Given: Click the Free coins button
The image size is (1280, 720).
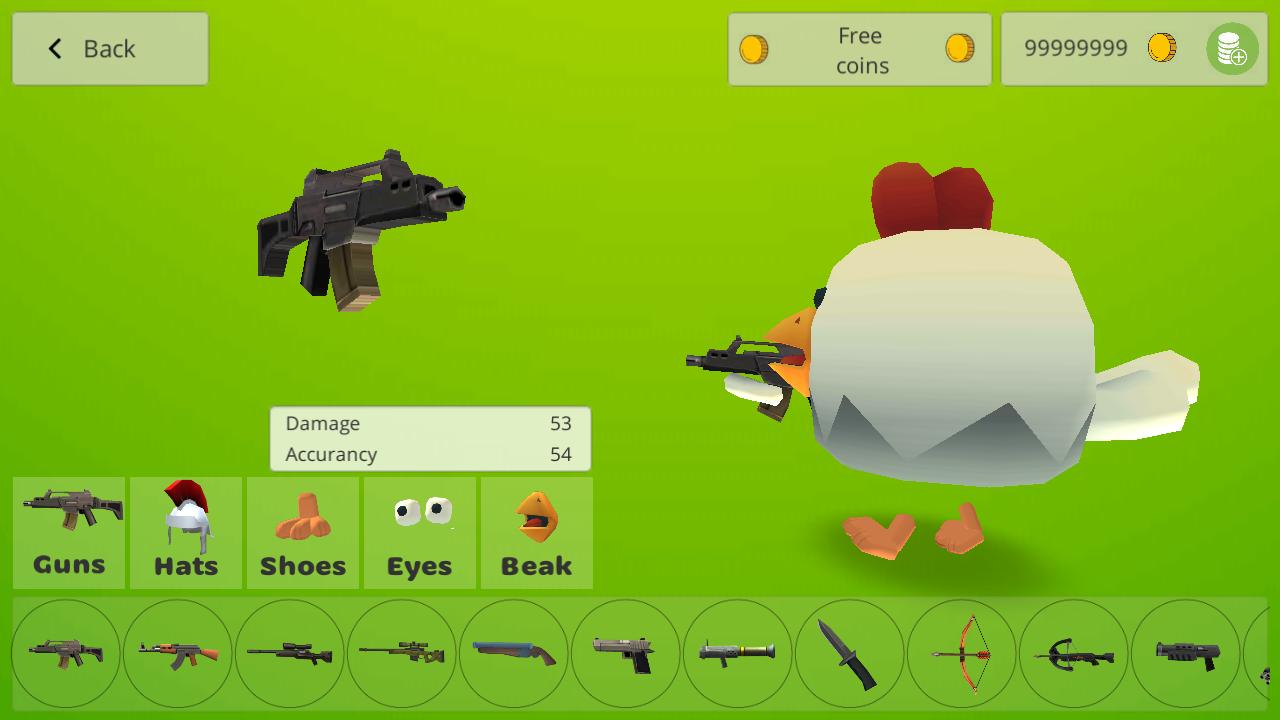Looking at the screenshot, I should coord(858,48).
